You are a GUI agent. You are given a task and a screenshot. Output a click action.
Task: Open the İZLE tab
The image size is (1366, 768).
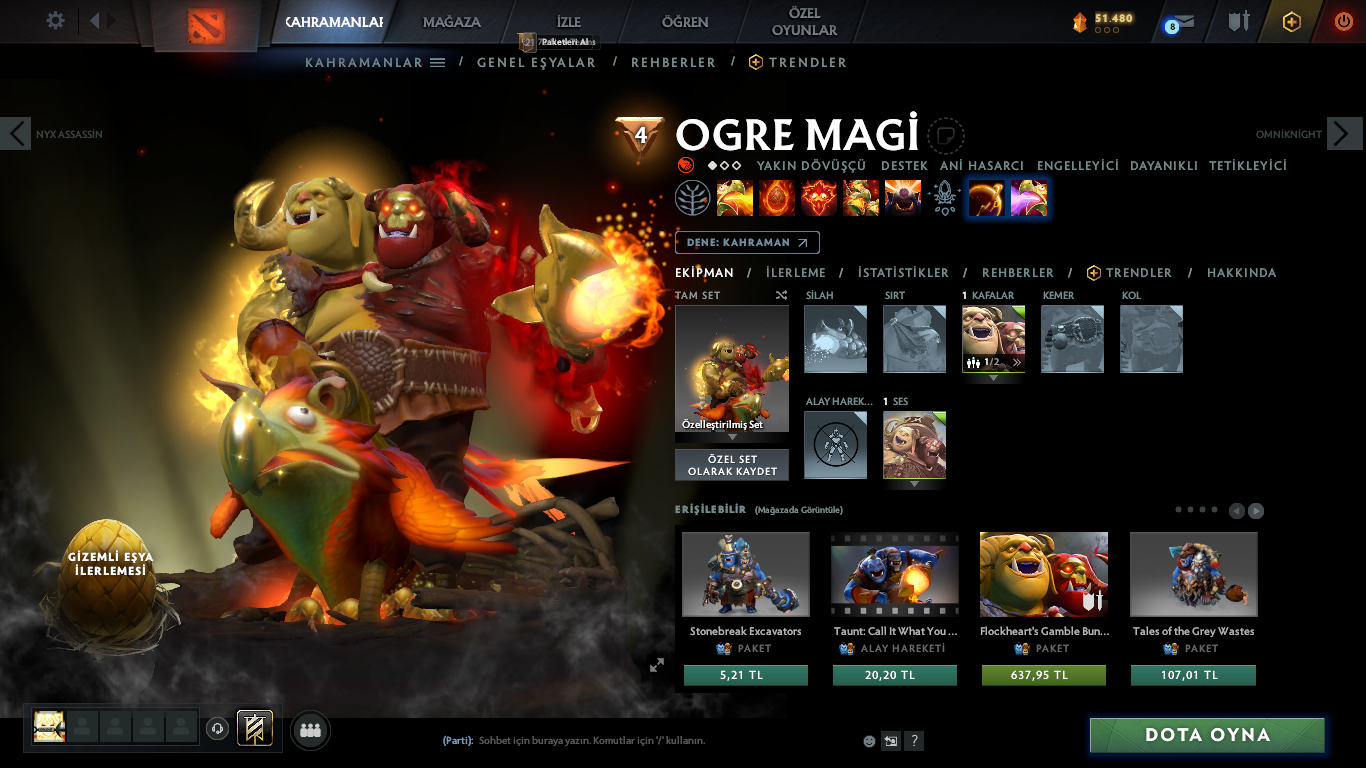click(x=568, y=22)
